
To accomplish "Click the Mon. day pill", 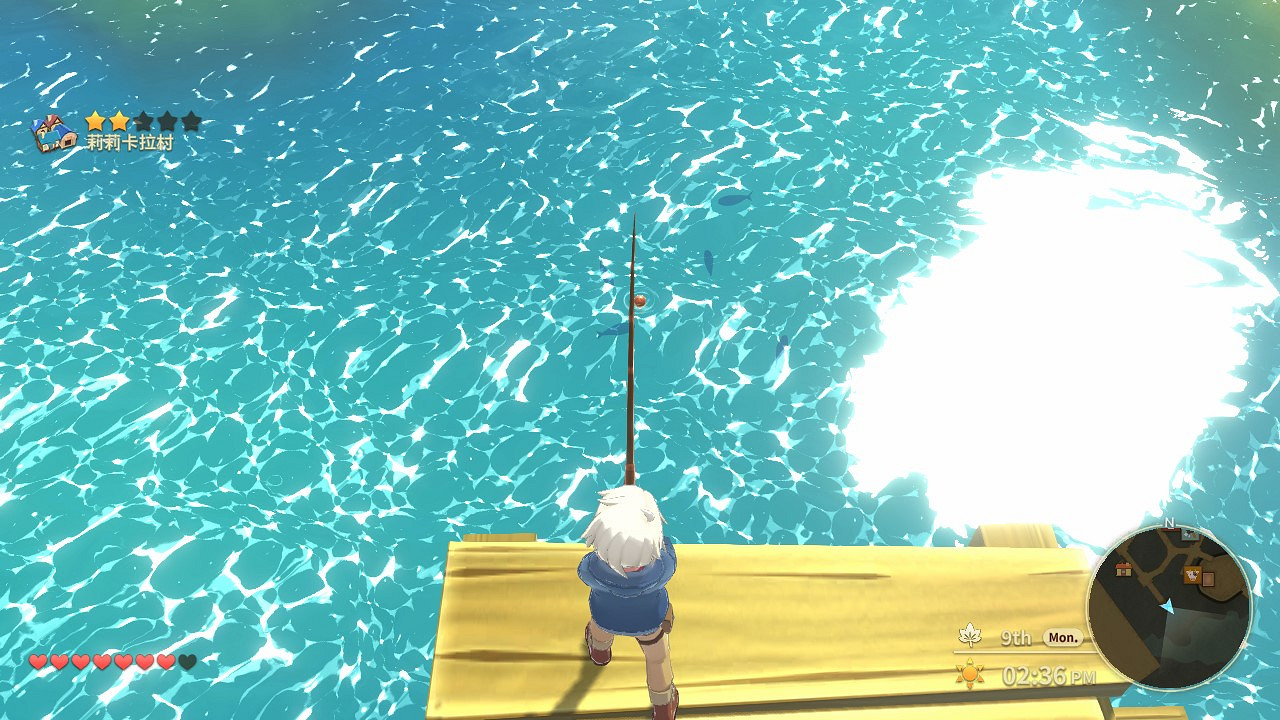I will click(1063, 636).
